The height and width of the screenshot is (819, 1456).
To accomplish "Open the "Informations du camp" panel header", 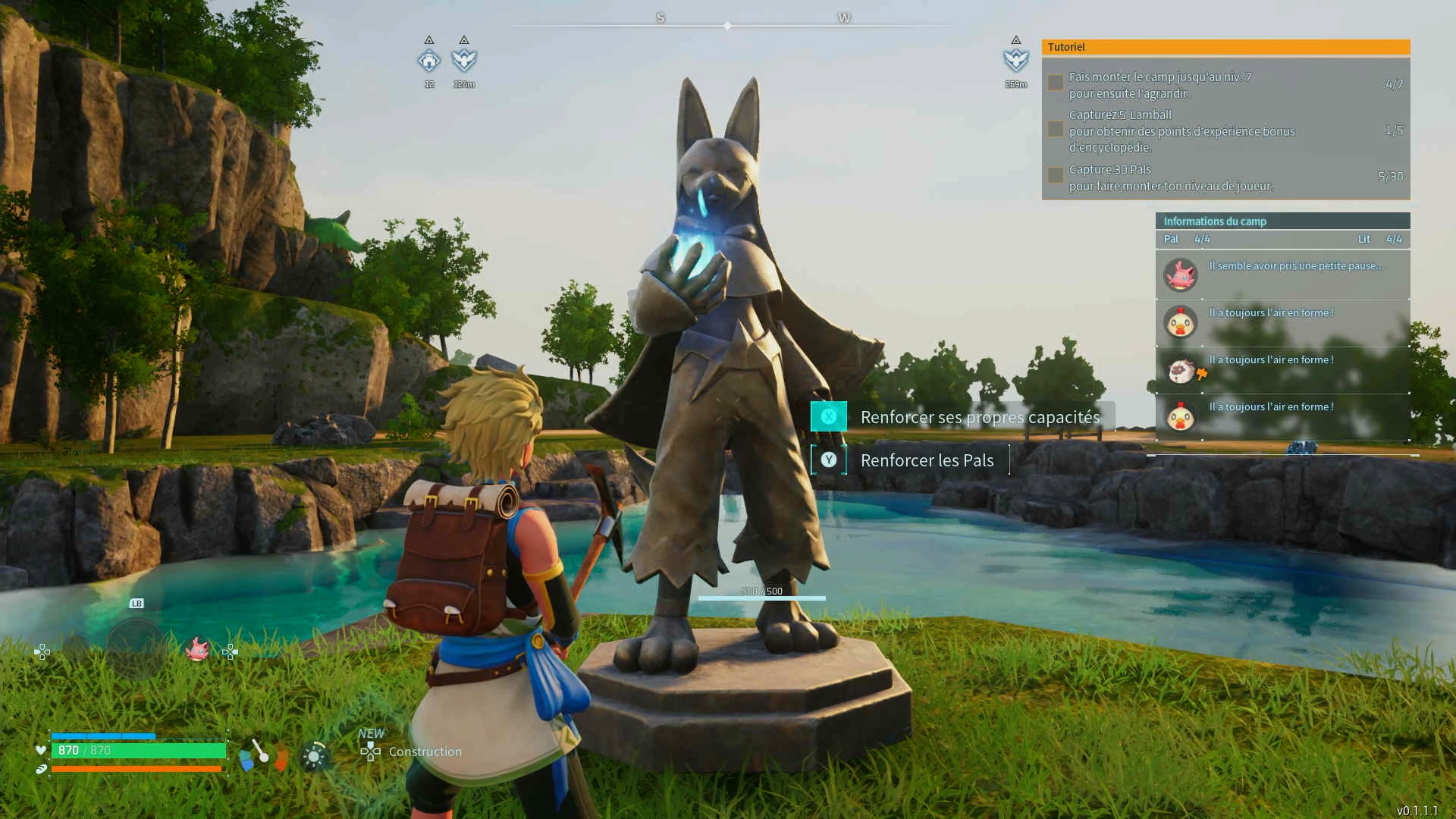I will pos(1282,221).
